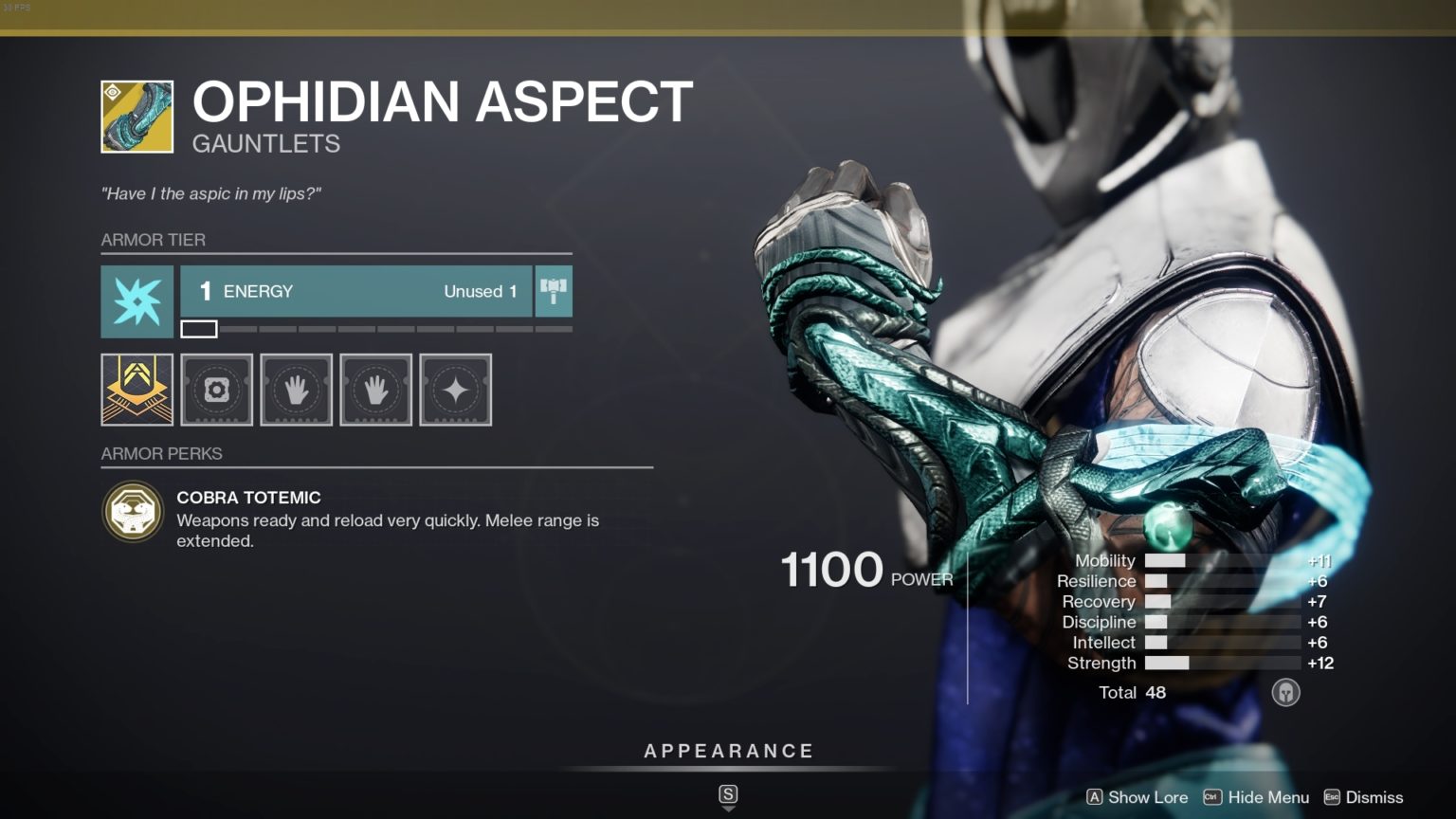
Task: Click the A key prompt next to Show Lore
Action: [x=1095, y=797]
